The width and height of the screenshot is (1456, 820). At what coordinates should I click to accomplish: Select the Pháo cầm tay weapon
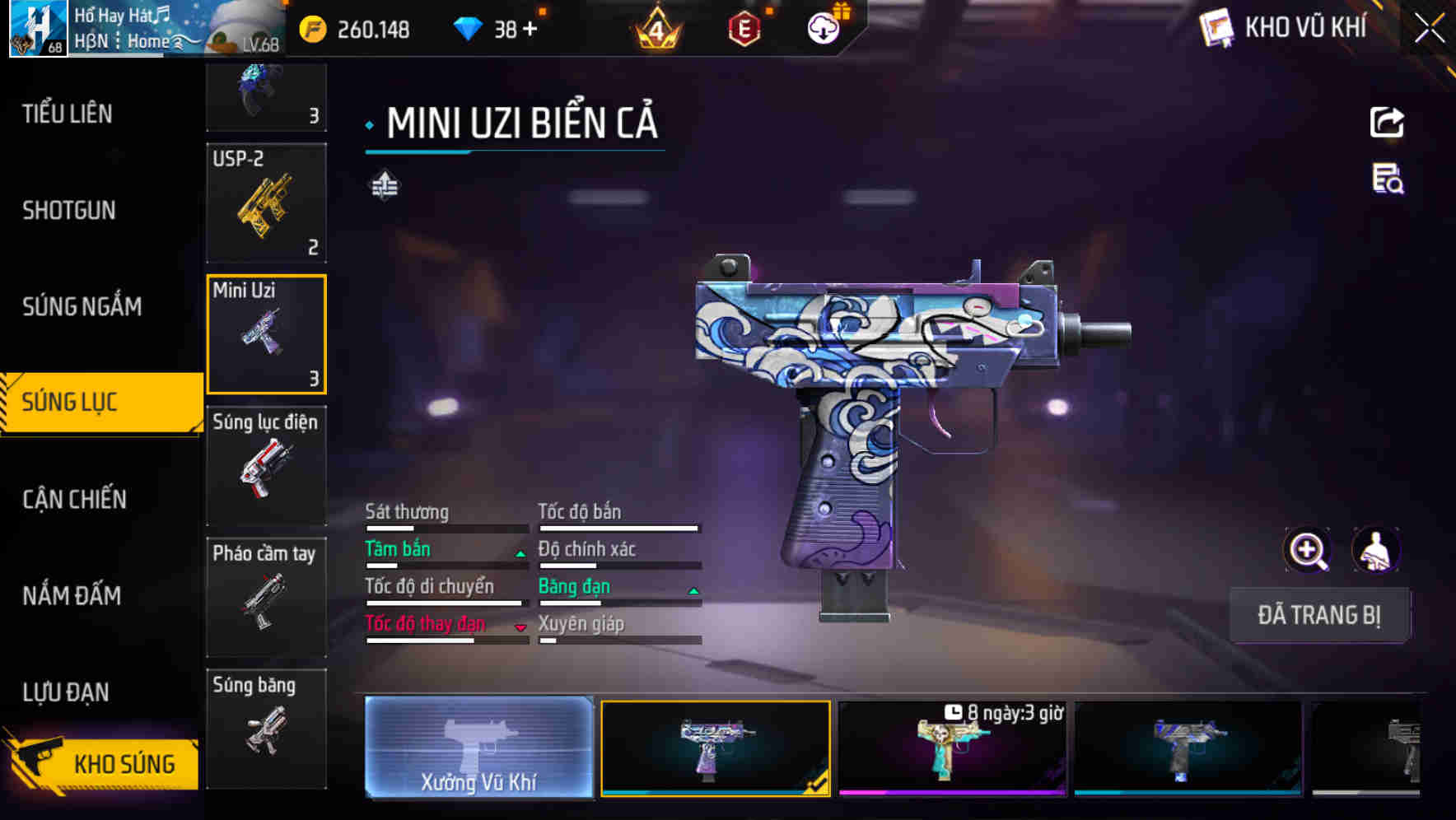click(x=266, y=597)
